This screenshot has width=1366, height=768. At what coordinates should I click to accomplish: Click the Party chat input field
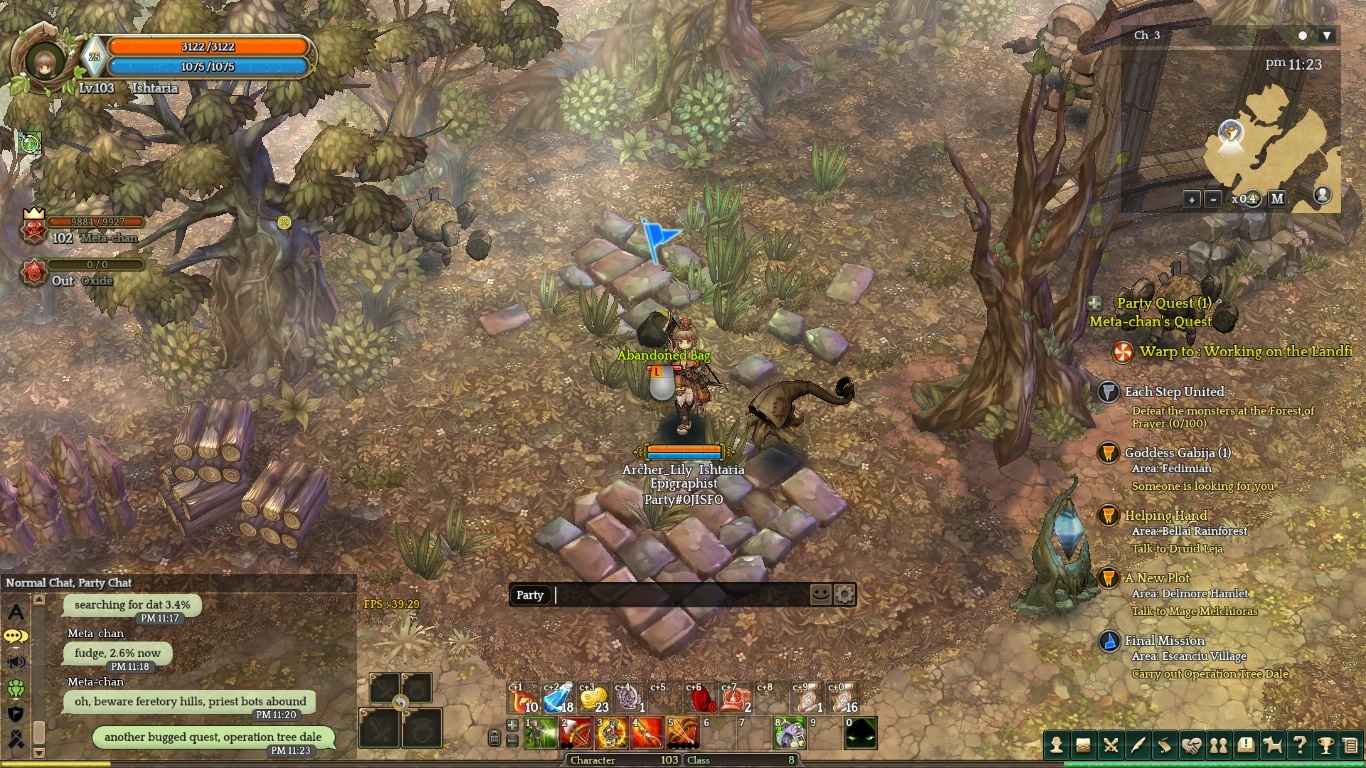click(x=680, y=595)
